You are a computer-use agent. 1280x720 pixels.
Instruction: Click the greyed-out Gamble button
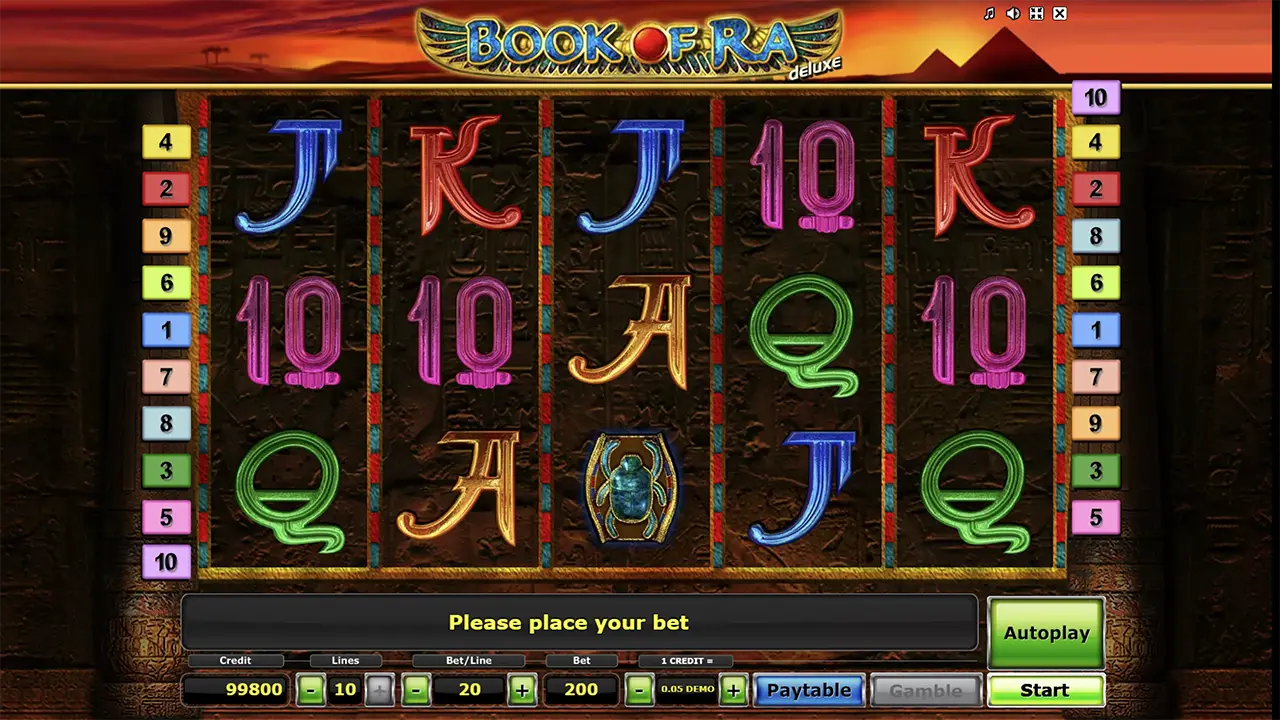(x=925, y=690)
